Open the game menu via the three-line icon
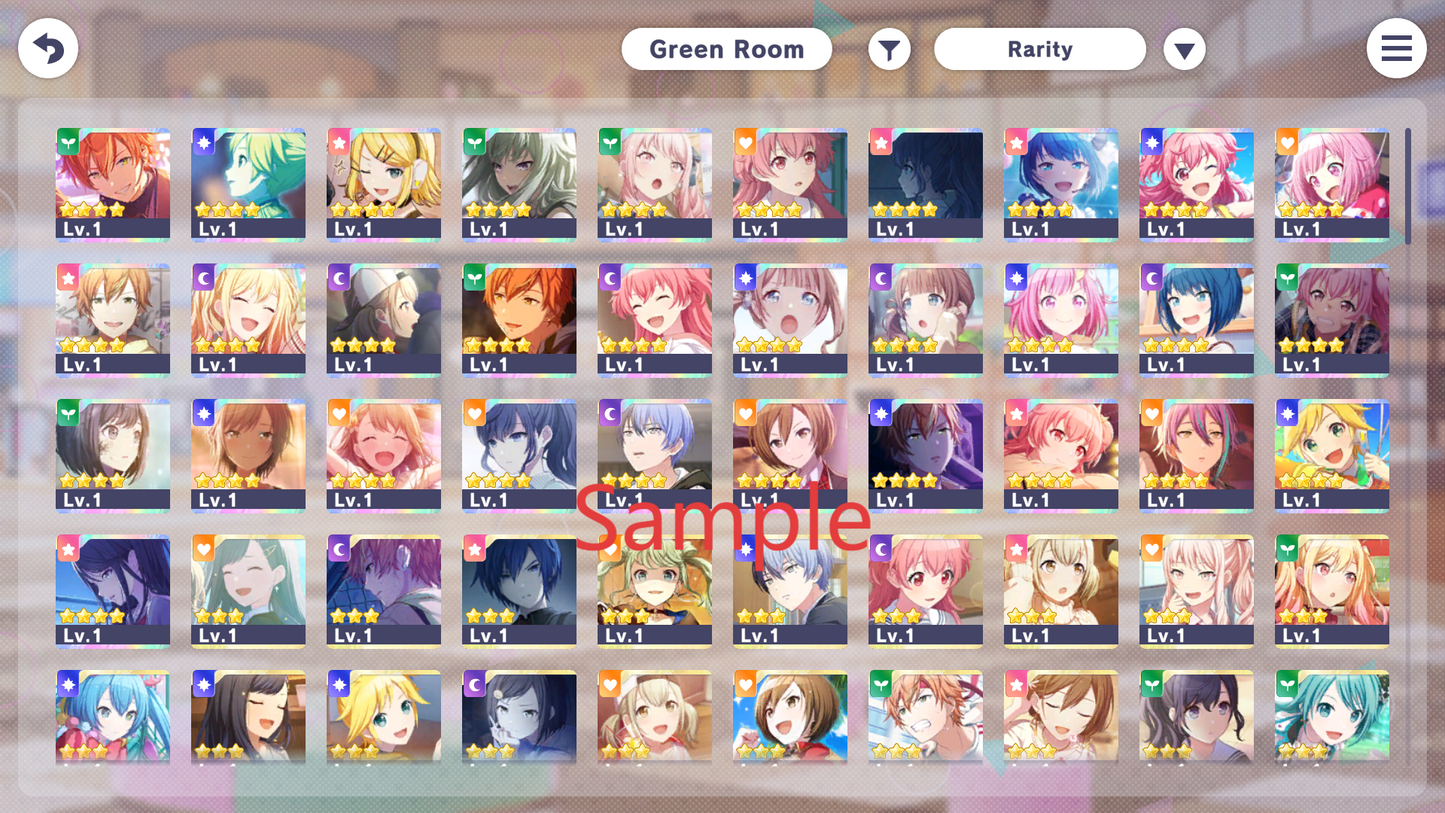This screenshot has width=1445, height=813. pyautogui.click(x=1396, y=48)
